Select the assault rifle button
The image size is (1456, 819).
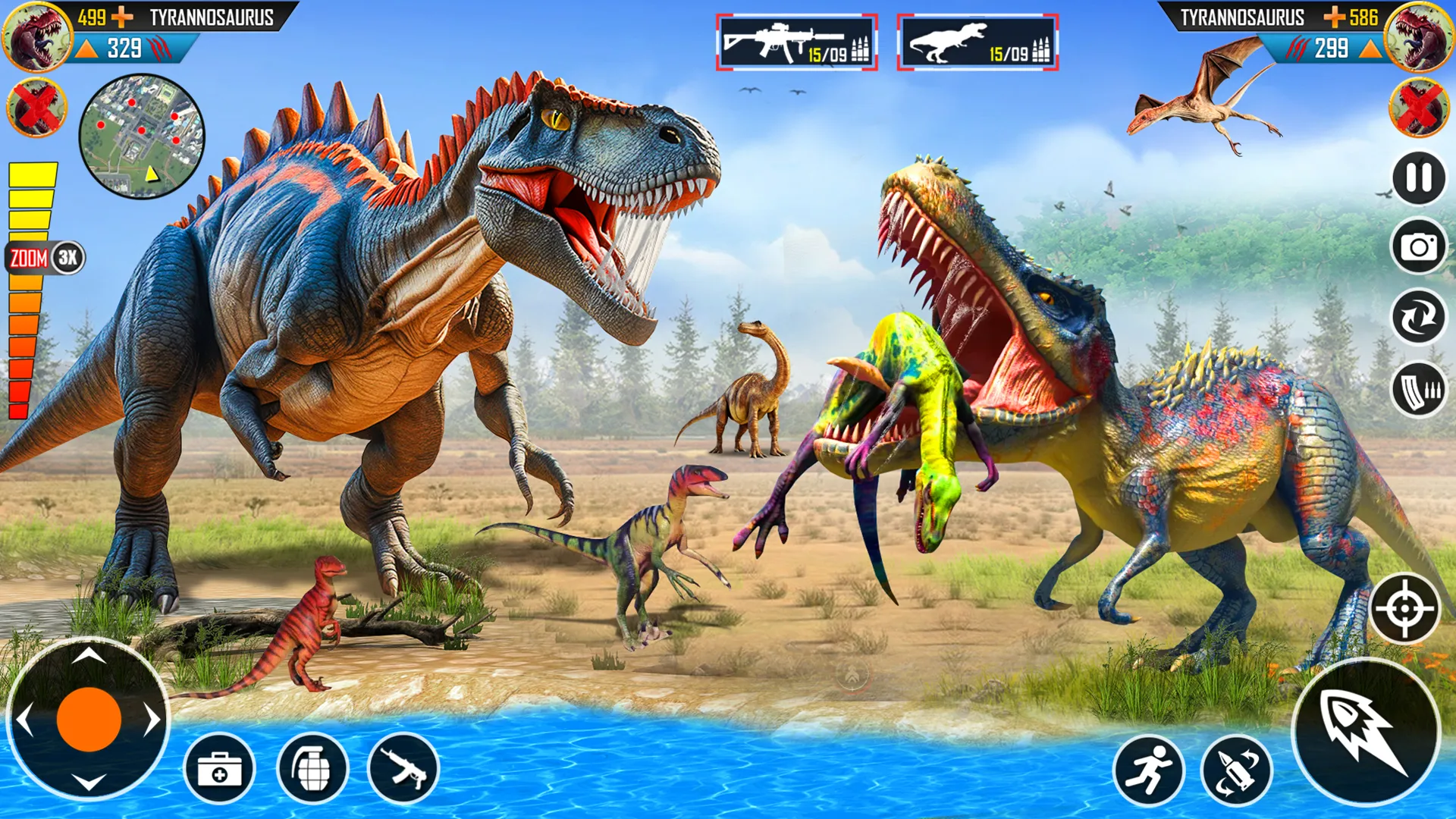coord(403,770)
